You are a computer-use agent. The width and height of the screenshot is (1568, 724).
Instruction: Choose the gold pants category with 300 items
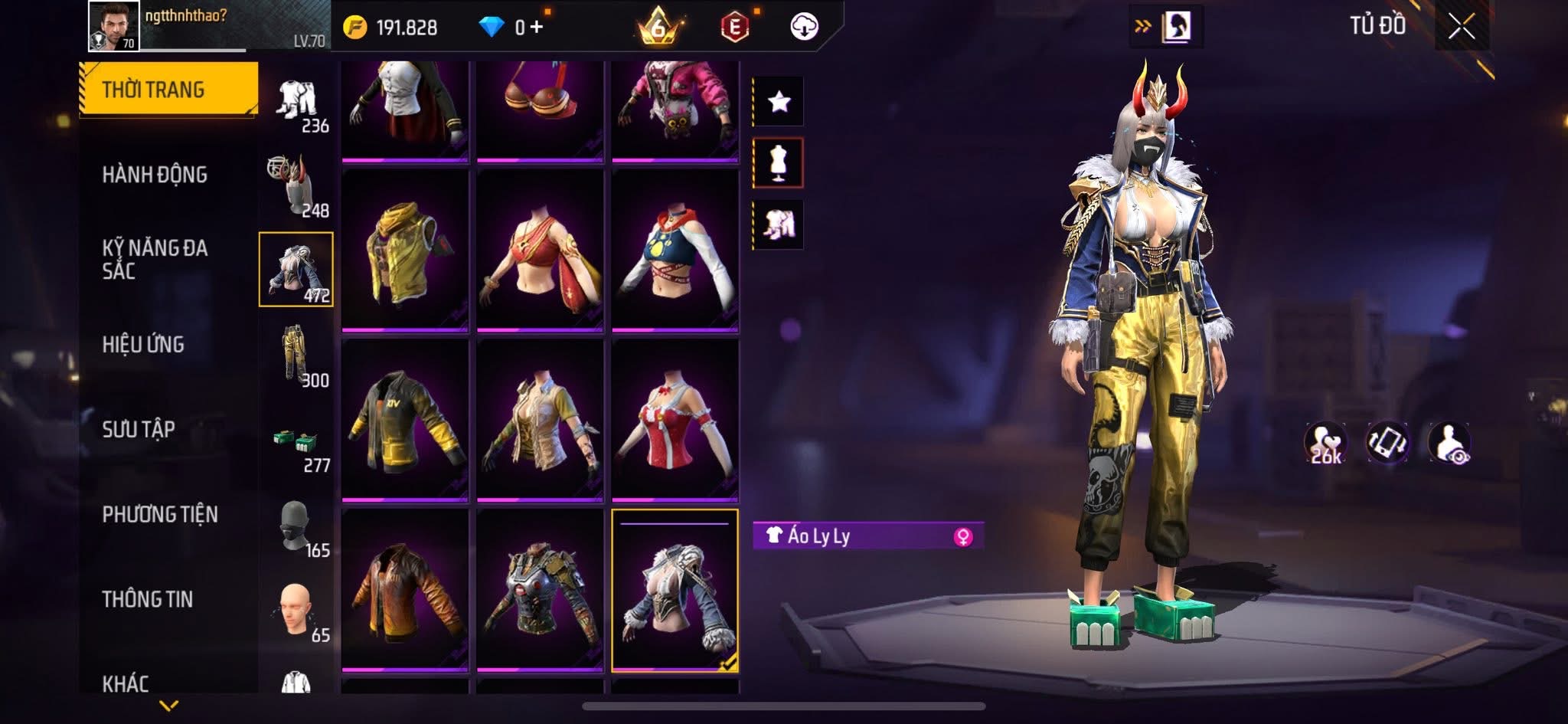pyautogui.click(x=296, y=355)
